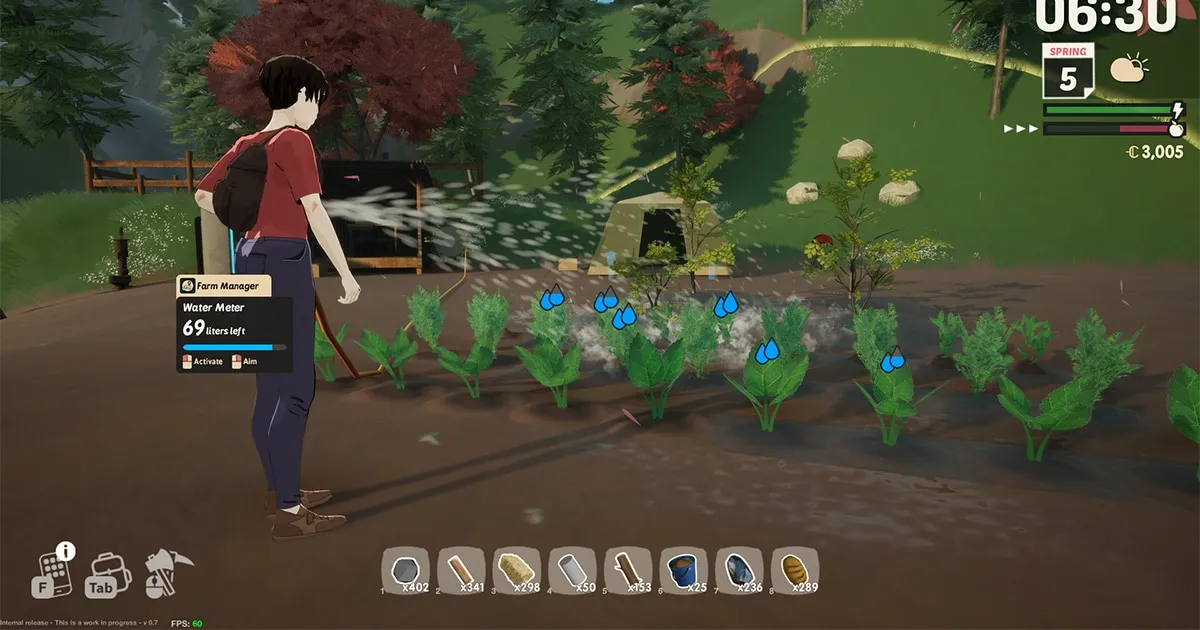Choose the blue ore slot with 236
The image size is (1200, 630).
click(739, 571)
